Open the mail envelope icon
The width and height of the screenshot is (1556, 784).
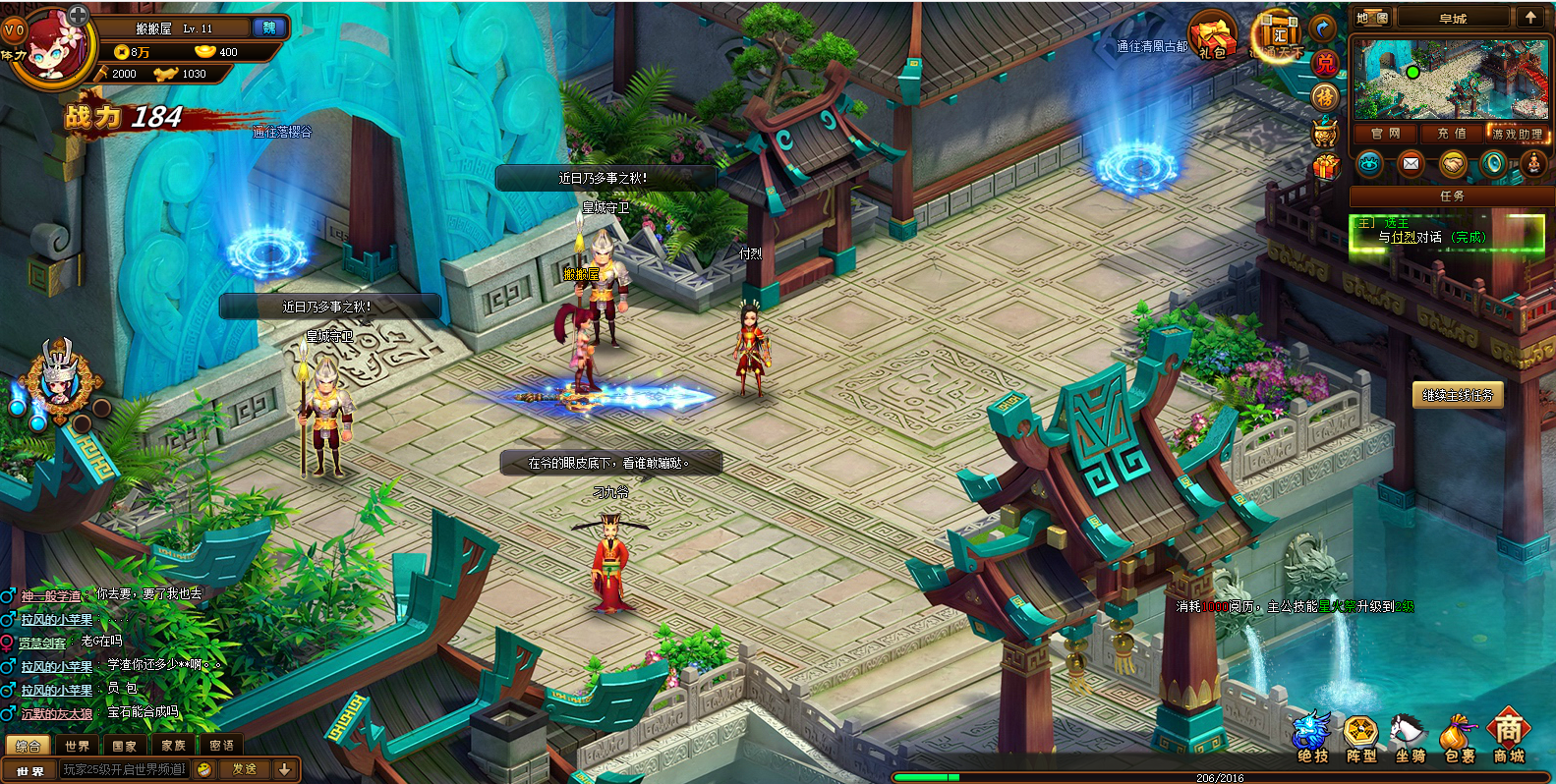click(x=1411, y=164)
